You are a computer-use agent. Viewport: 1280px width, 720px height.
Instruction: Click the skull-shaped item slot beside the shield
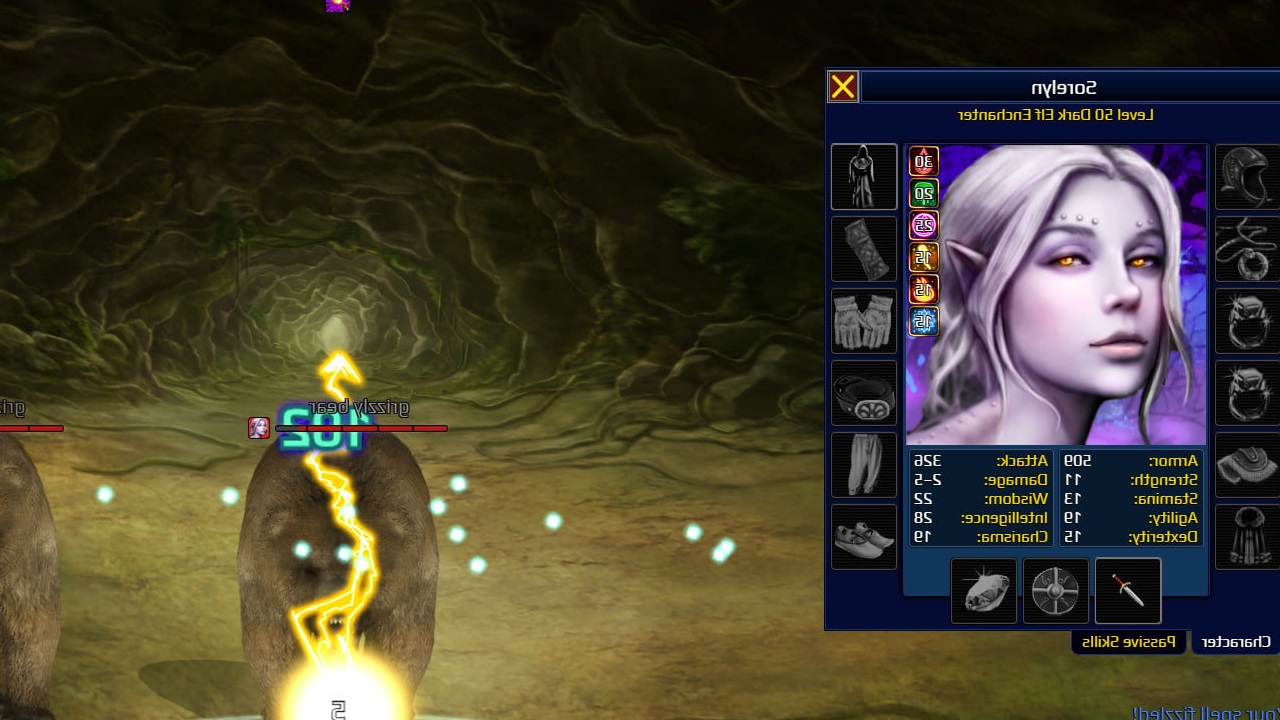[x=984, y=591]
